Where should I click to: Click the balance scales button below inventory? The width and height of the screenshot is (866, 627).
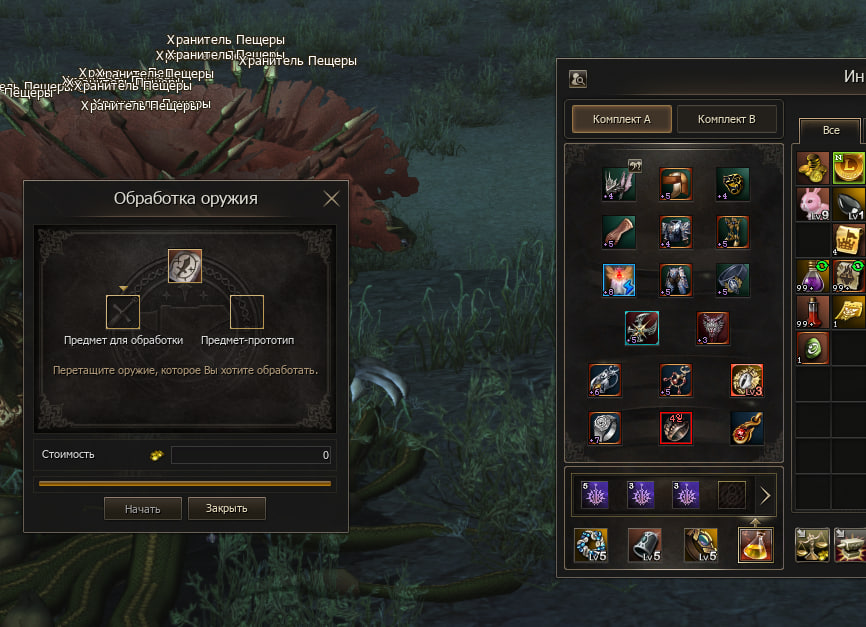tap(811, 545)
